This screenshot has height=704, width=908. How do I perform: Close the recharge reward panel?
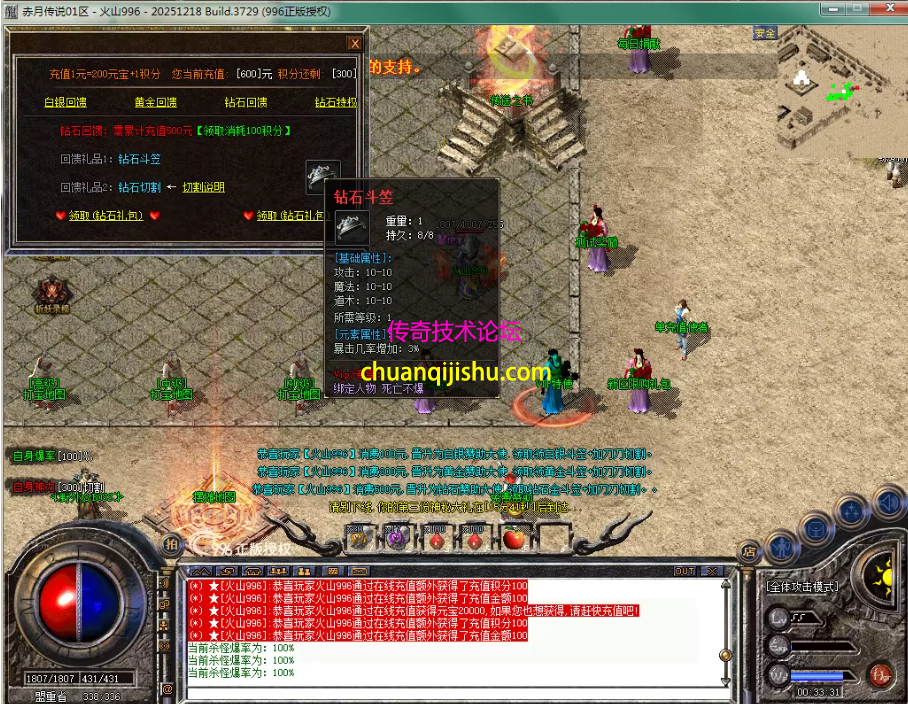click(354, 43)
